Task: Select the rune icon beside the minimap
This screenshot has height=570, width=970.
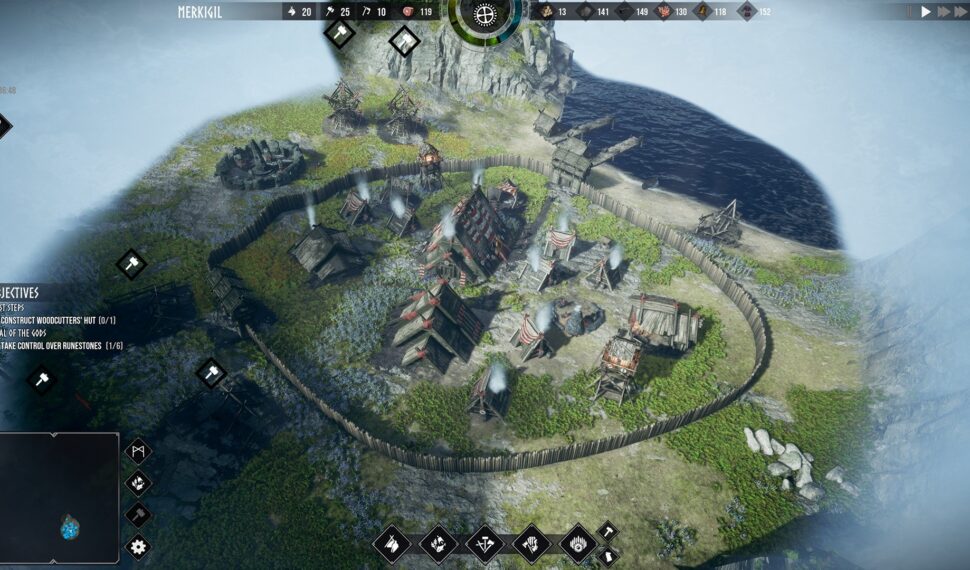Action: (138, 452)
